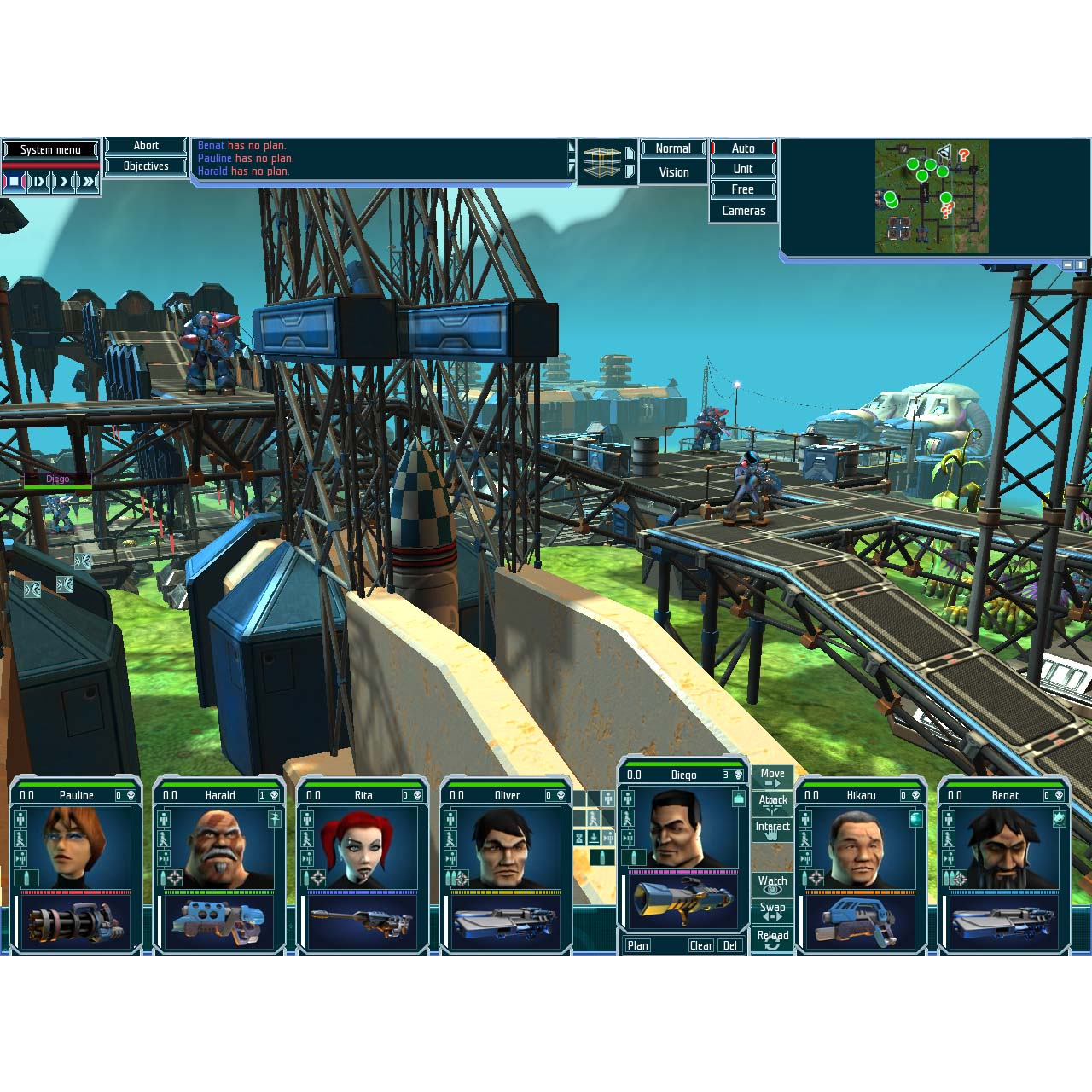Set camera mode to Unit
This screenshot has height=1092, width=1092.
[x=743, y=169]
